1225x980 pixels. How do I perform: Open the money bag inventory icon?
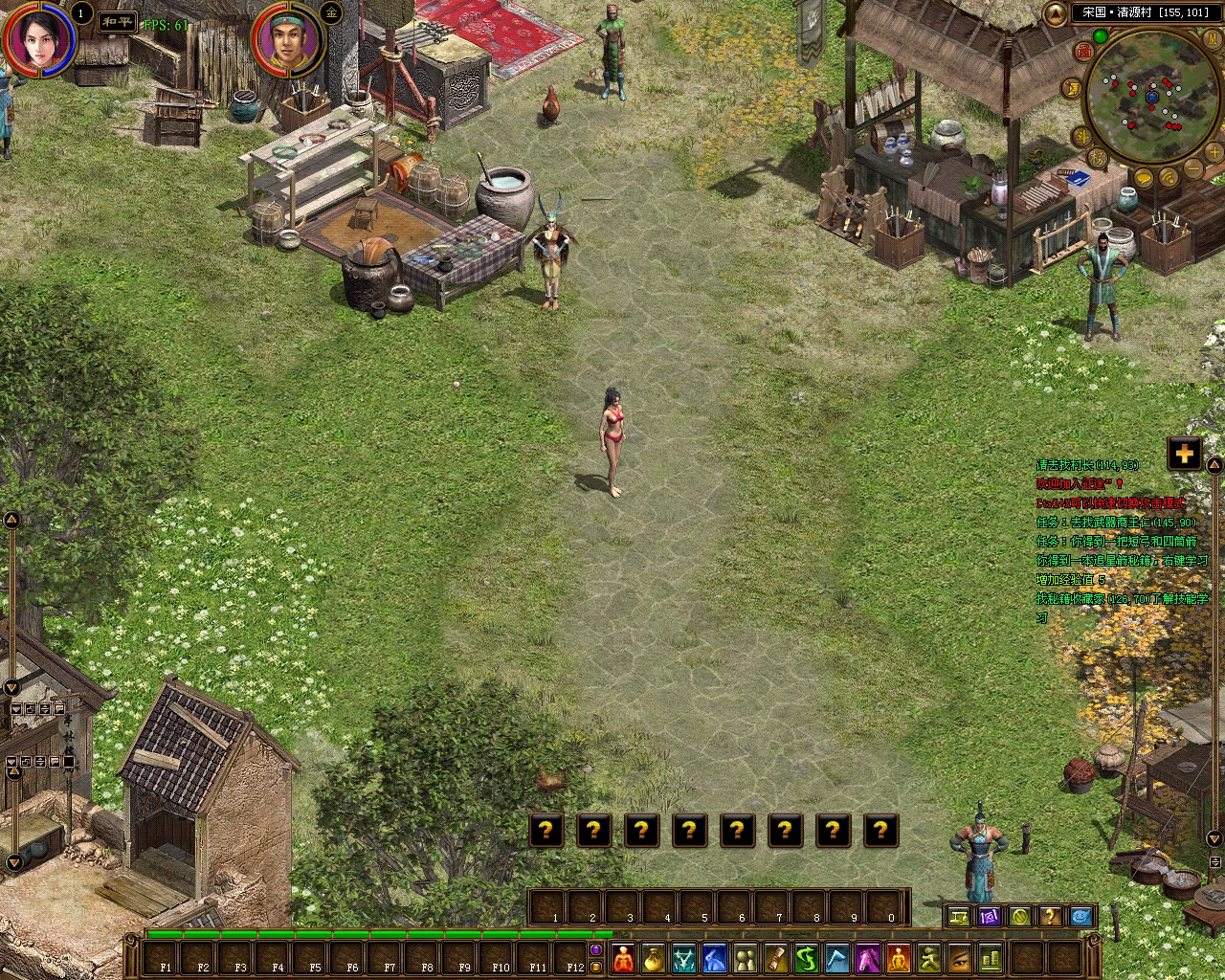tap(653, 957)
